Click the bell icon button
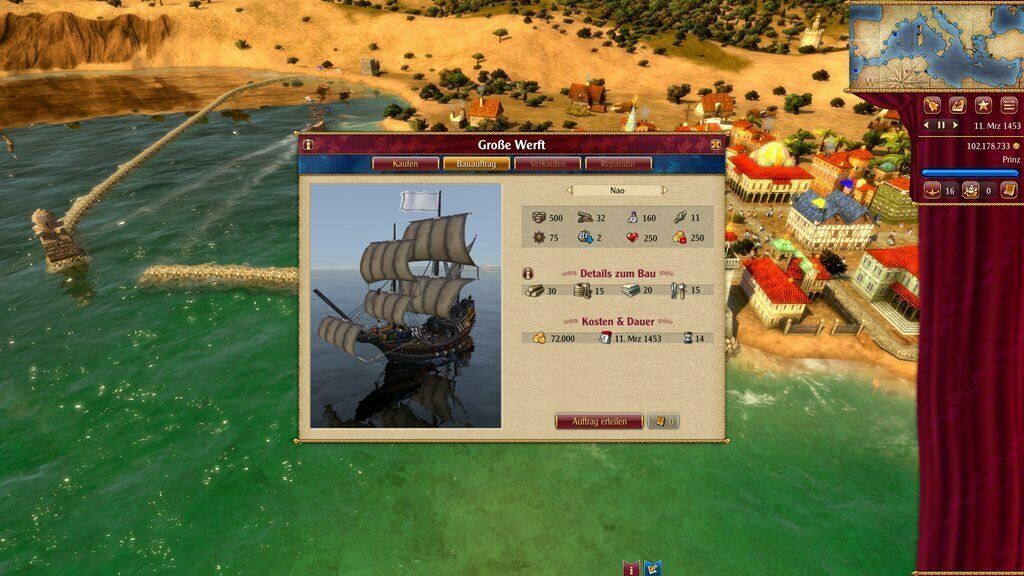 pyautogui.click(x=932, y=105)
